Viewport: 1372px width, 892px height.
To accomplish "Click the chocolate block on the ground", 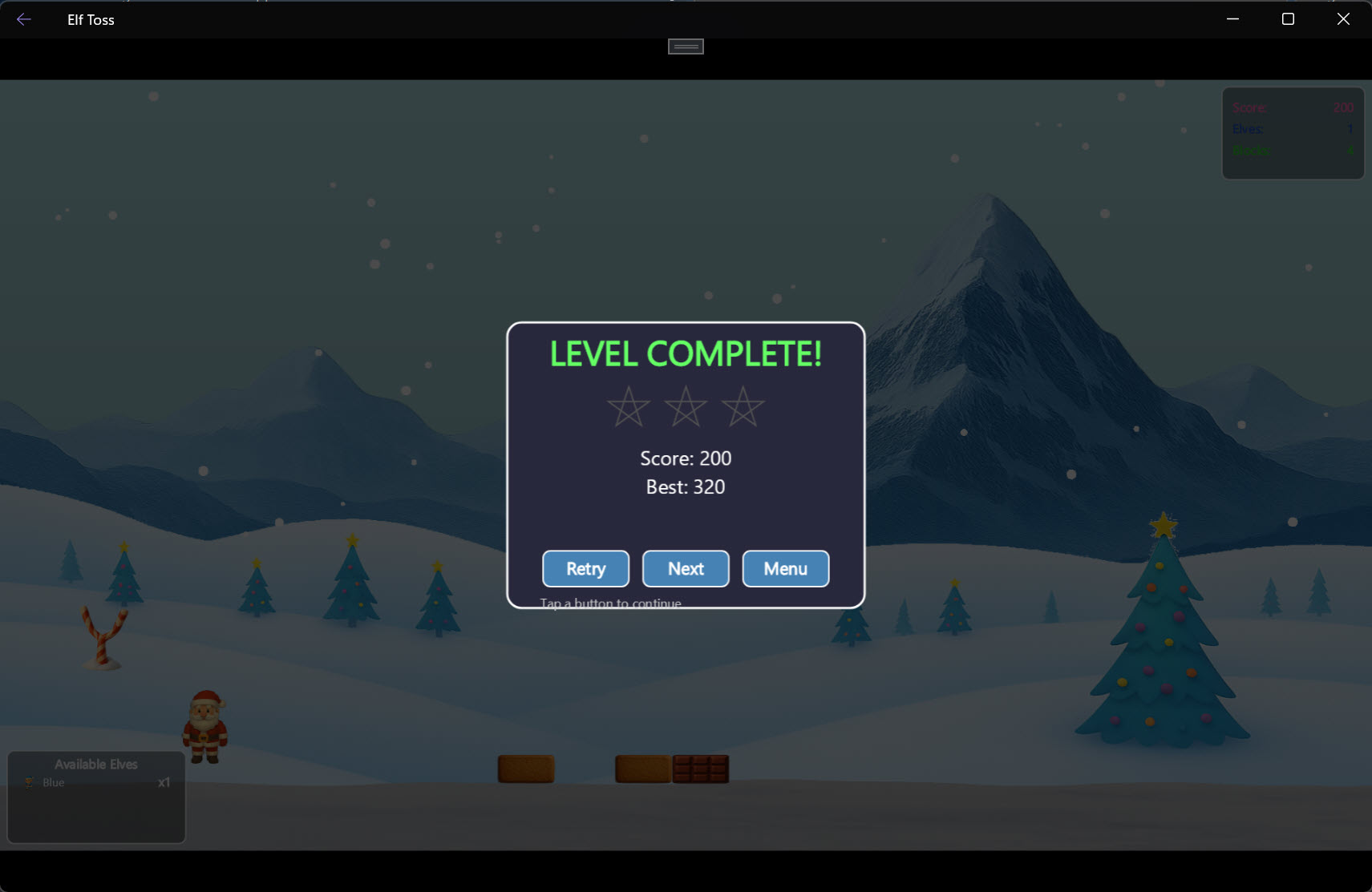I will (701, 768).
